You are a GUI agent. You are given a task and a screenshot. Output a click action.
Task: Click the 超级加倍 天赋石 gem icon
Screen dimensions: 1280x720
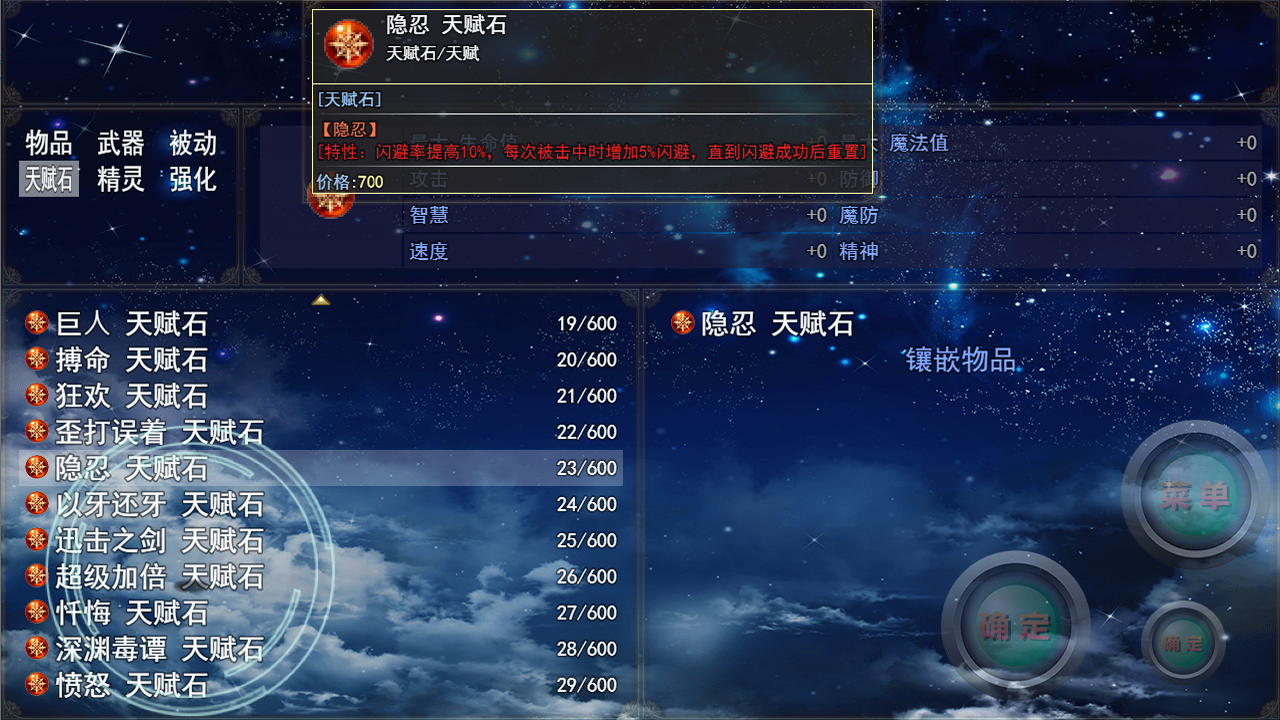click(35, 576)
